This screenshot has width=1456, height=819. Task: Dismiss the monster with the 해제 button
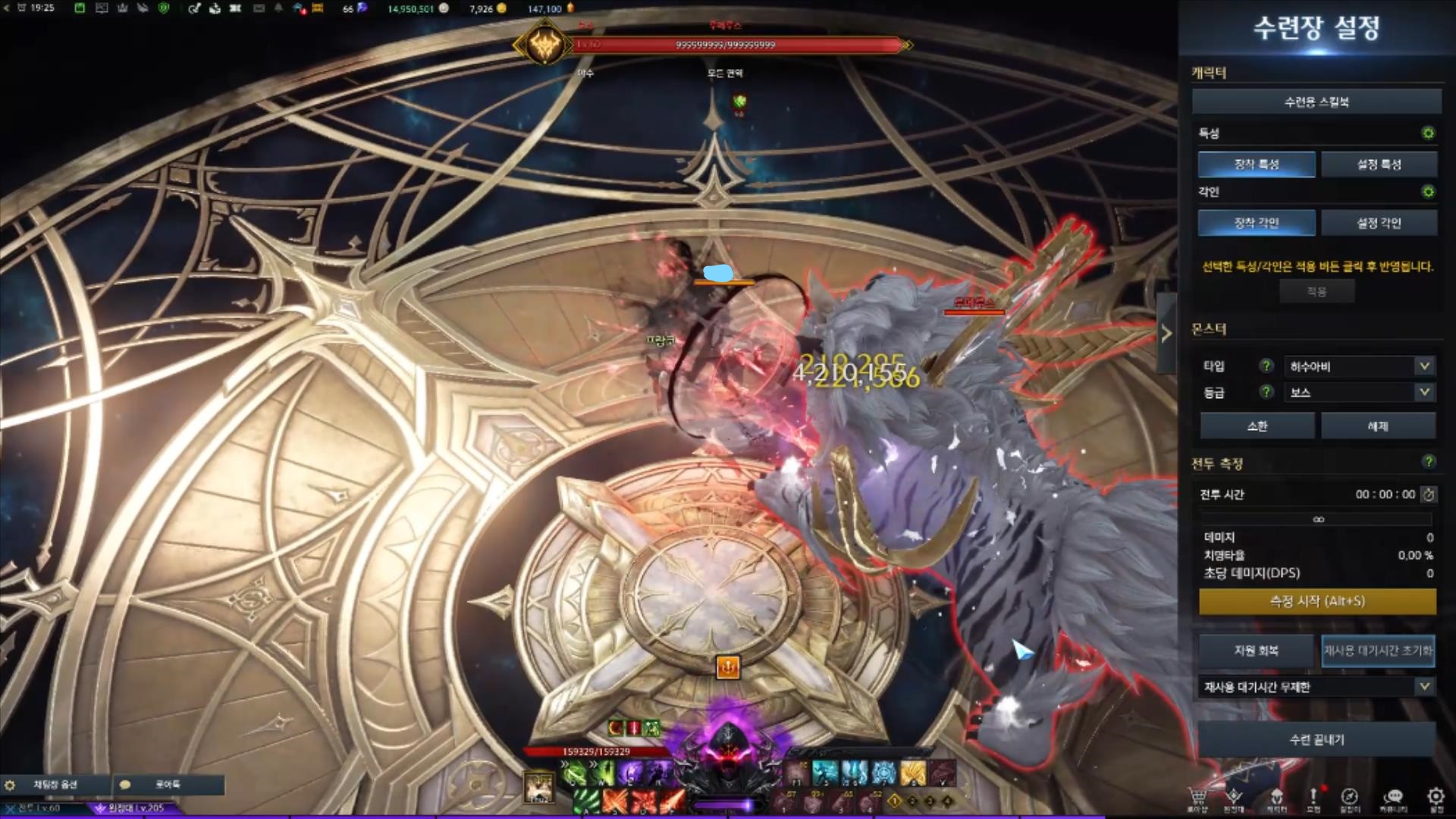(x=1378, y=426)
